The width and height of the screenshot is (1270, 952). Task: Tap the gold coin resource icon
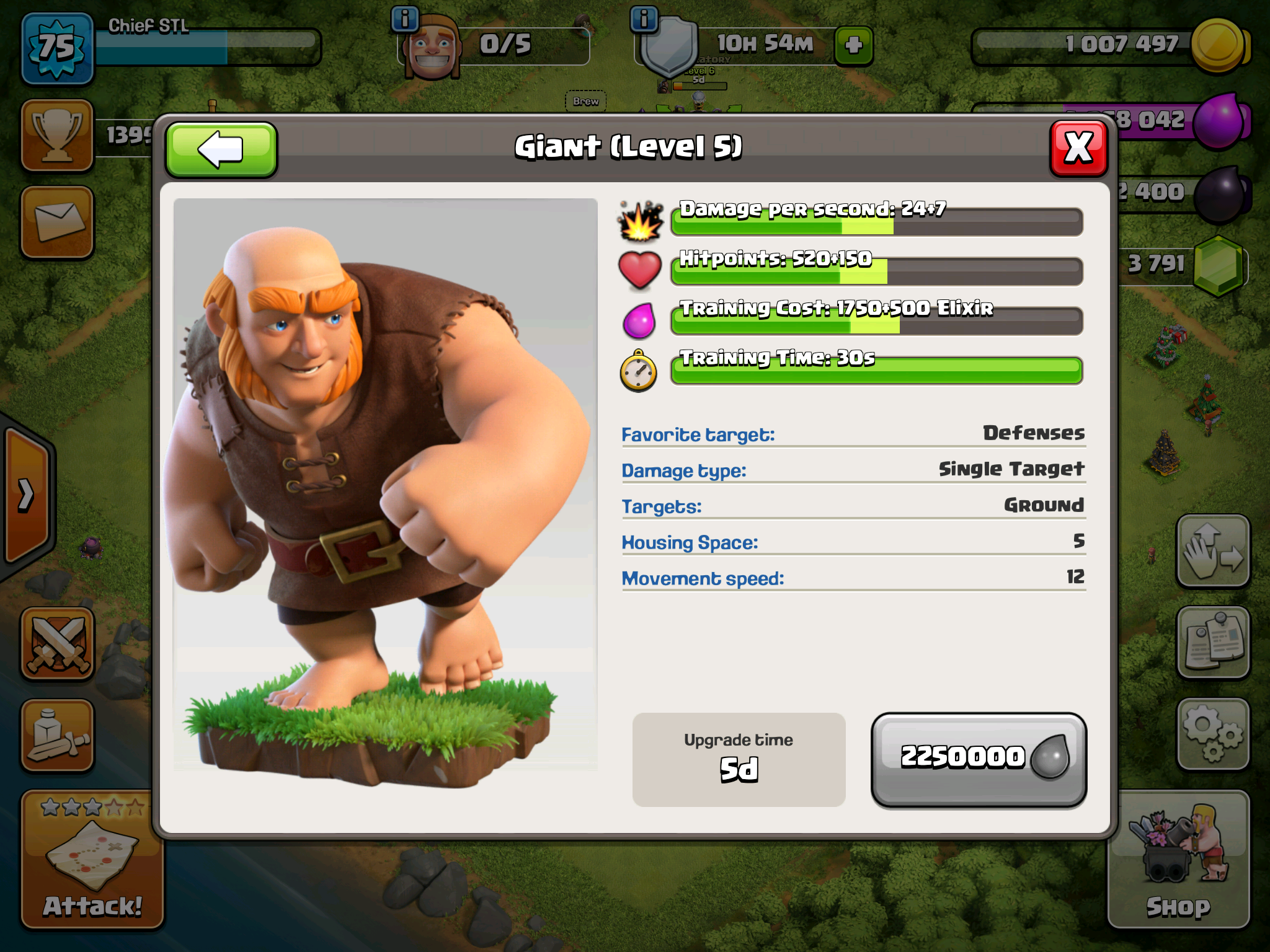[1218, 45]
